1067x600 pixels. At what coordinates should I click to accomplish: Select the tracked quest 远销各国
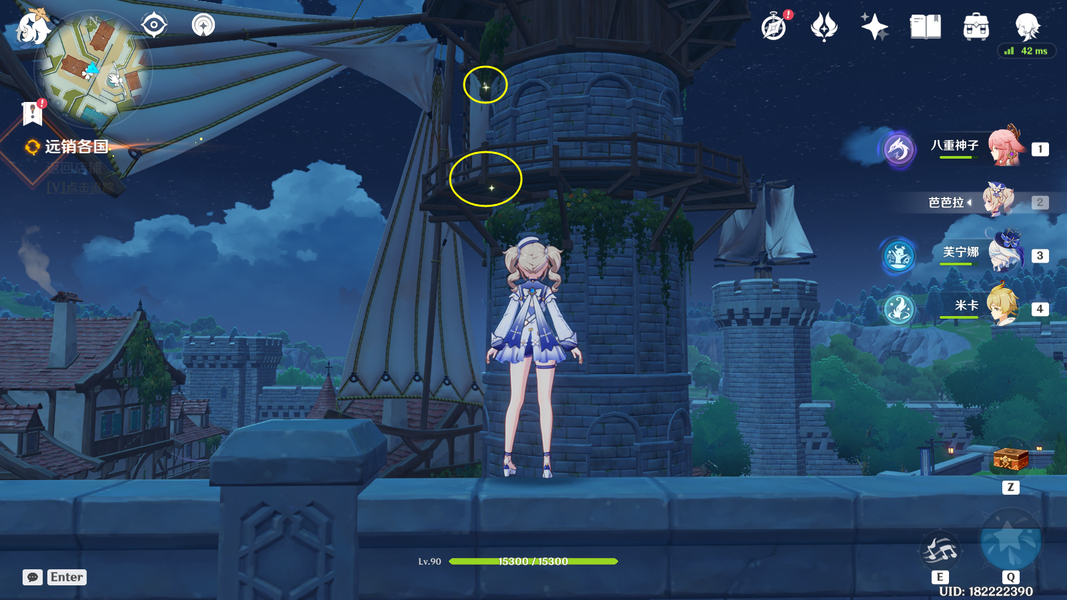point(75,146)
